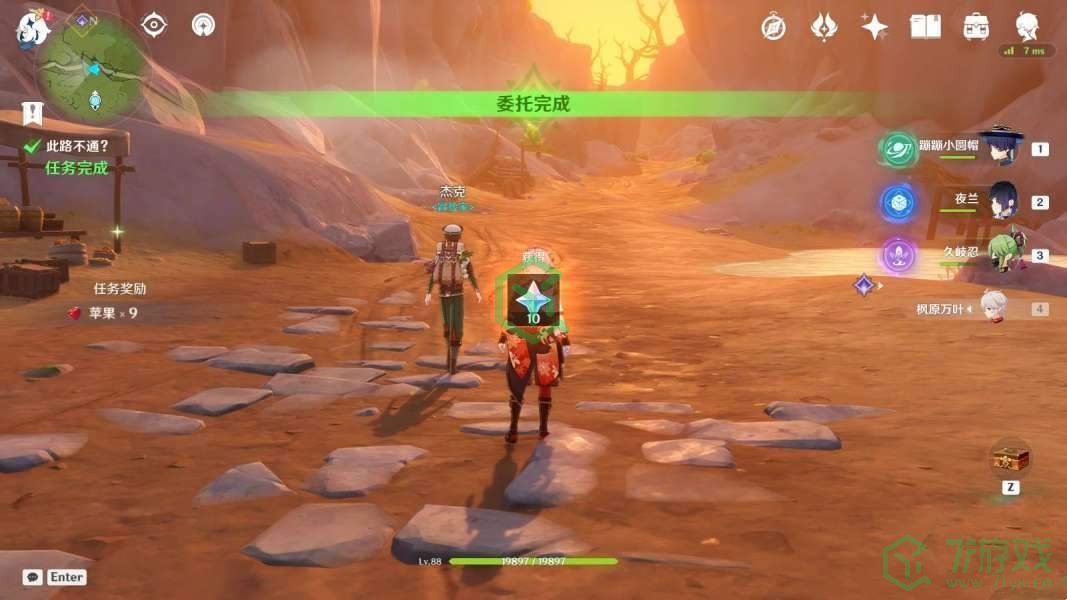
Task: Open the character profile icon
Action: click(1027, 26)
